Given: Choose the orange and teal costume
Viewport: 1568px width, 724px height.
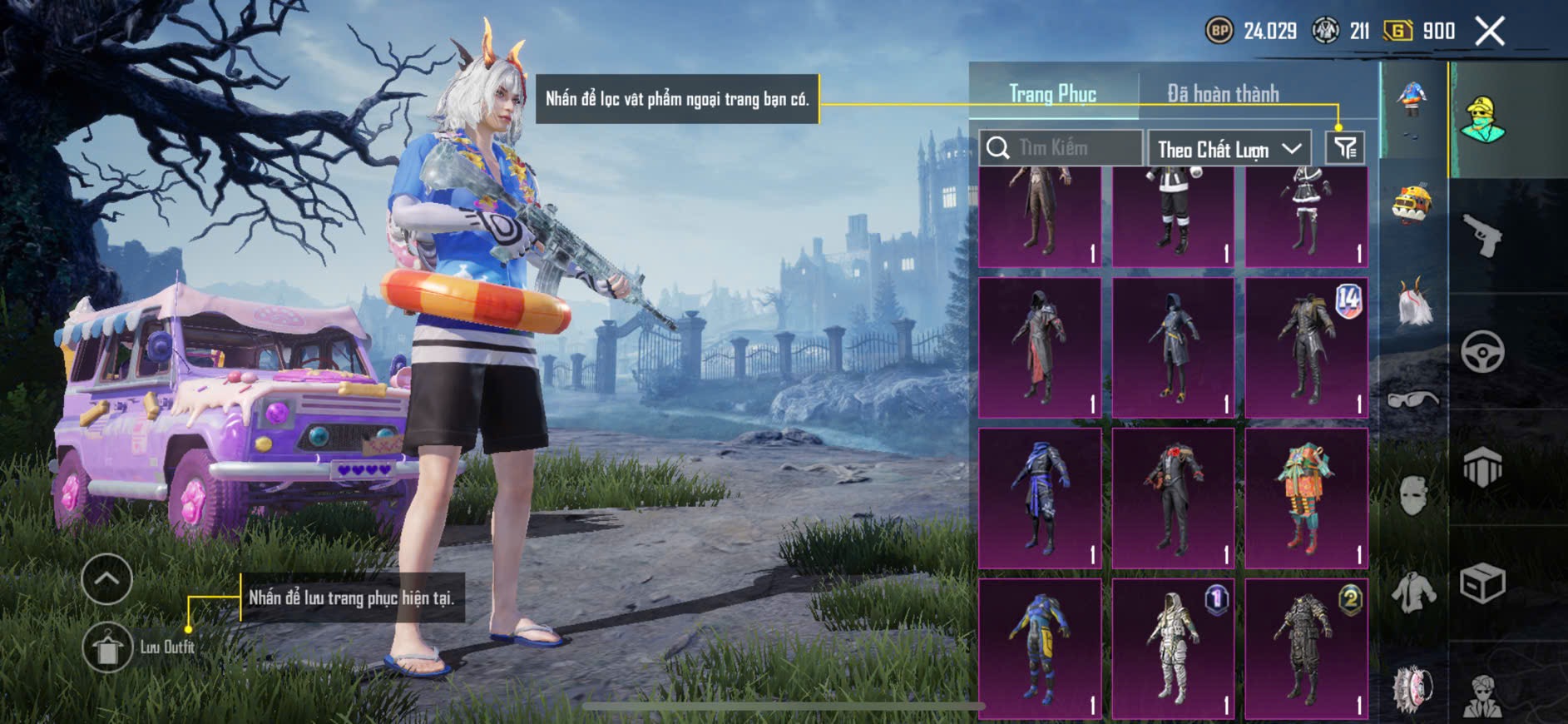Looking at the screenshot, I should 1306,498.
